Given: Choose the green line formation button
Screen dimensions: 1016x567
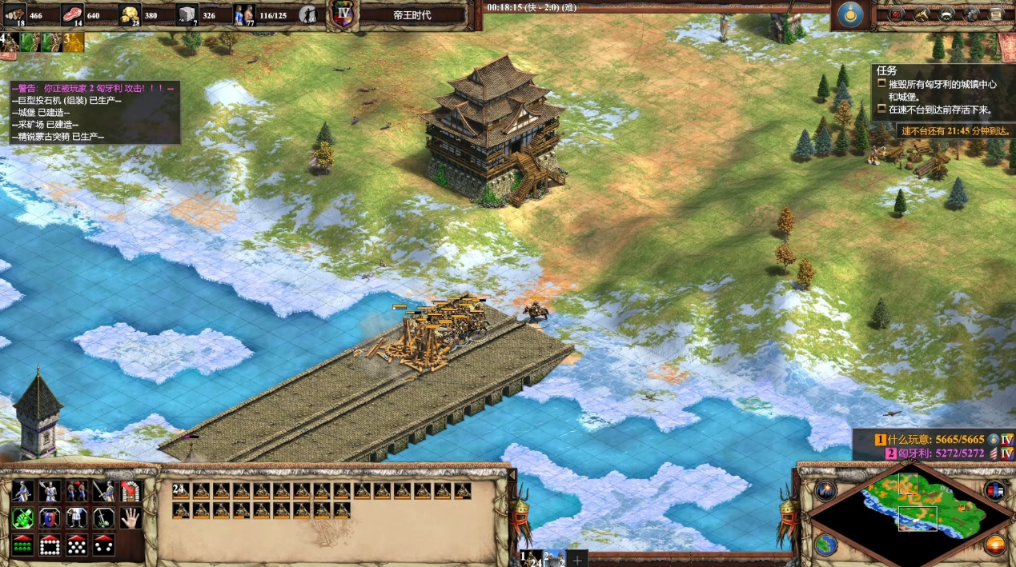Looking at the screenshot, I should click(x=22, y=545).
